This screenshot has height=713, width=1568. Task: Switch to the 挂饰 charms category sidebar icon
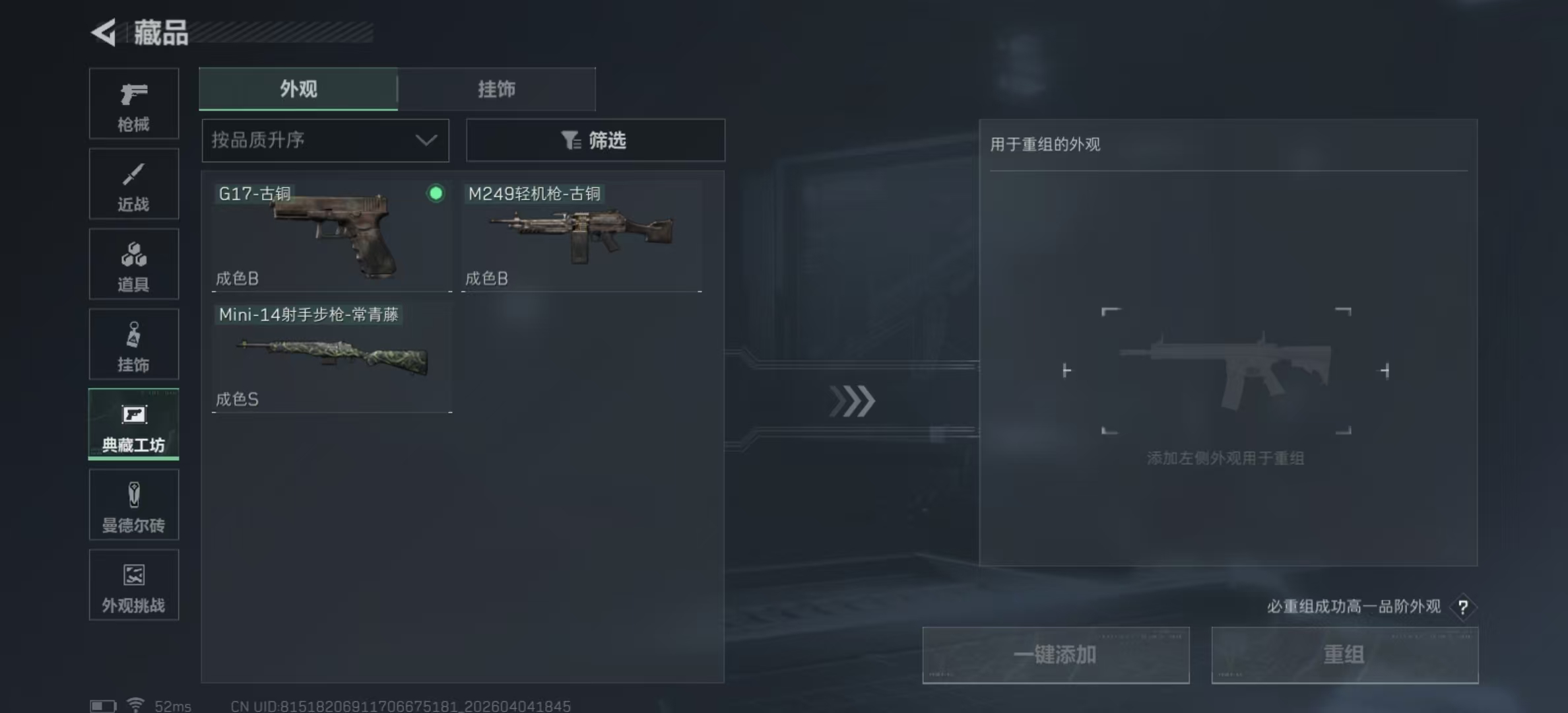point(133,344)
